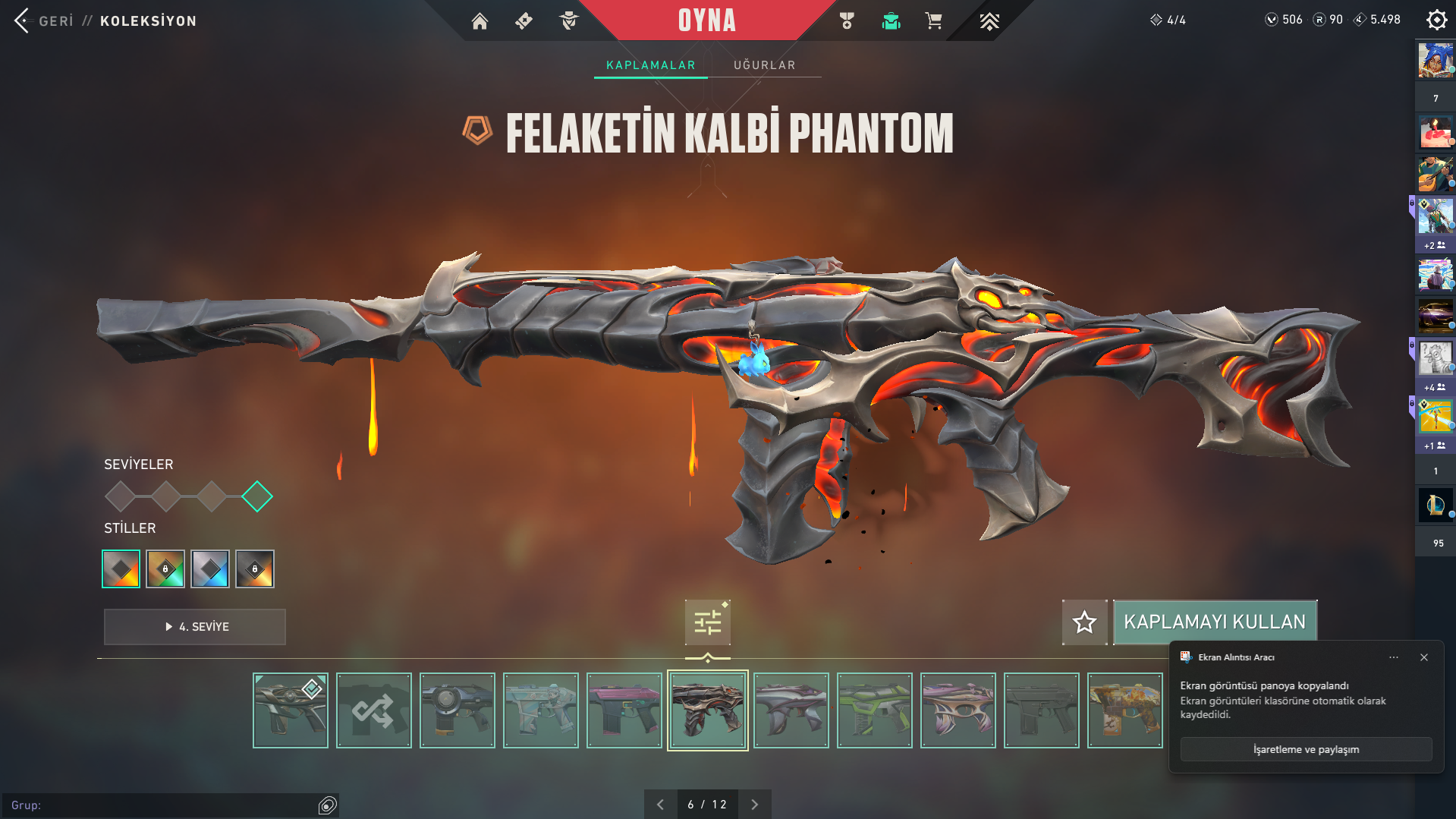The width and height of the screenshot is (1456, 819).
Task: Select the random shuffle skin tile
Action: pos(374,710)
